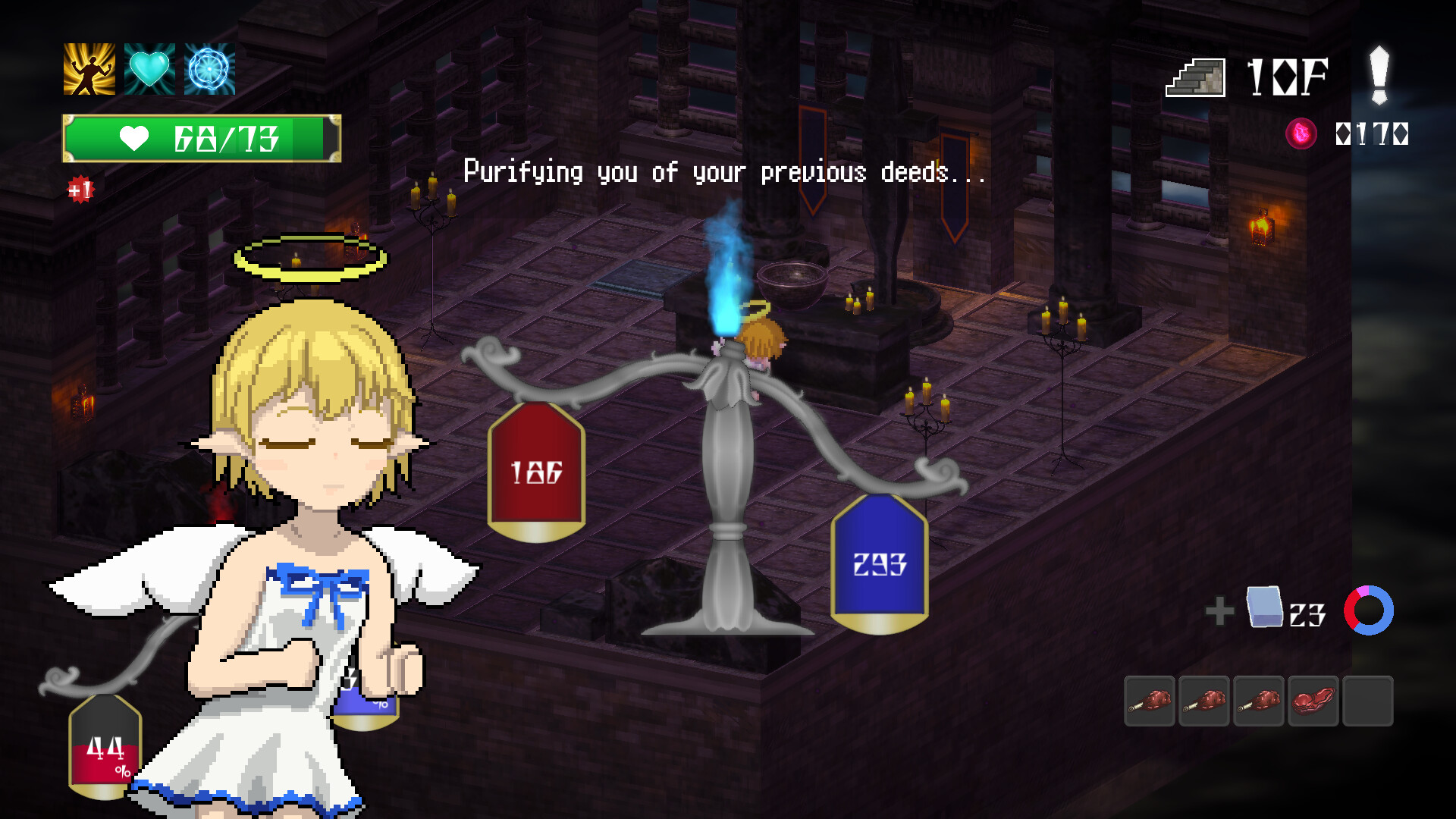The width and height of the screenshot is (1456, 819).
Task: Click the black 44% gauge tag
Action: [105, 747]
